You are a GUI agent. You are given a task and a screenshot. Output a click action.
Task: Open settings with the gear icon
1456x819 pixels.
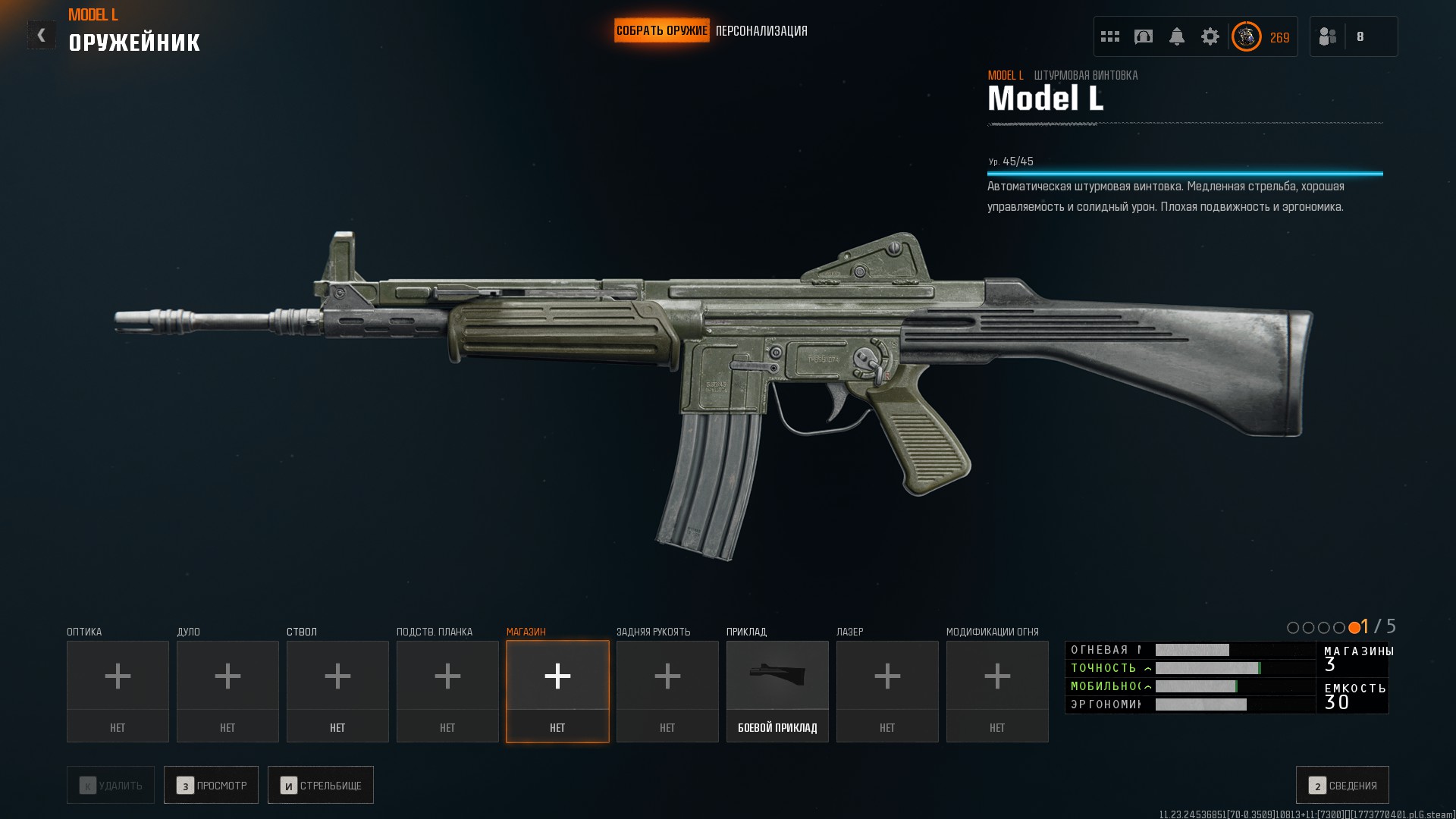(1210, 36)
